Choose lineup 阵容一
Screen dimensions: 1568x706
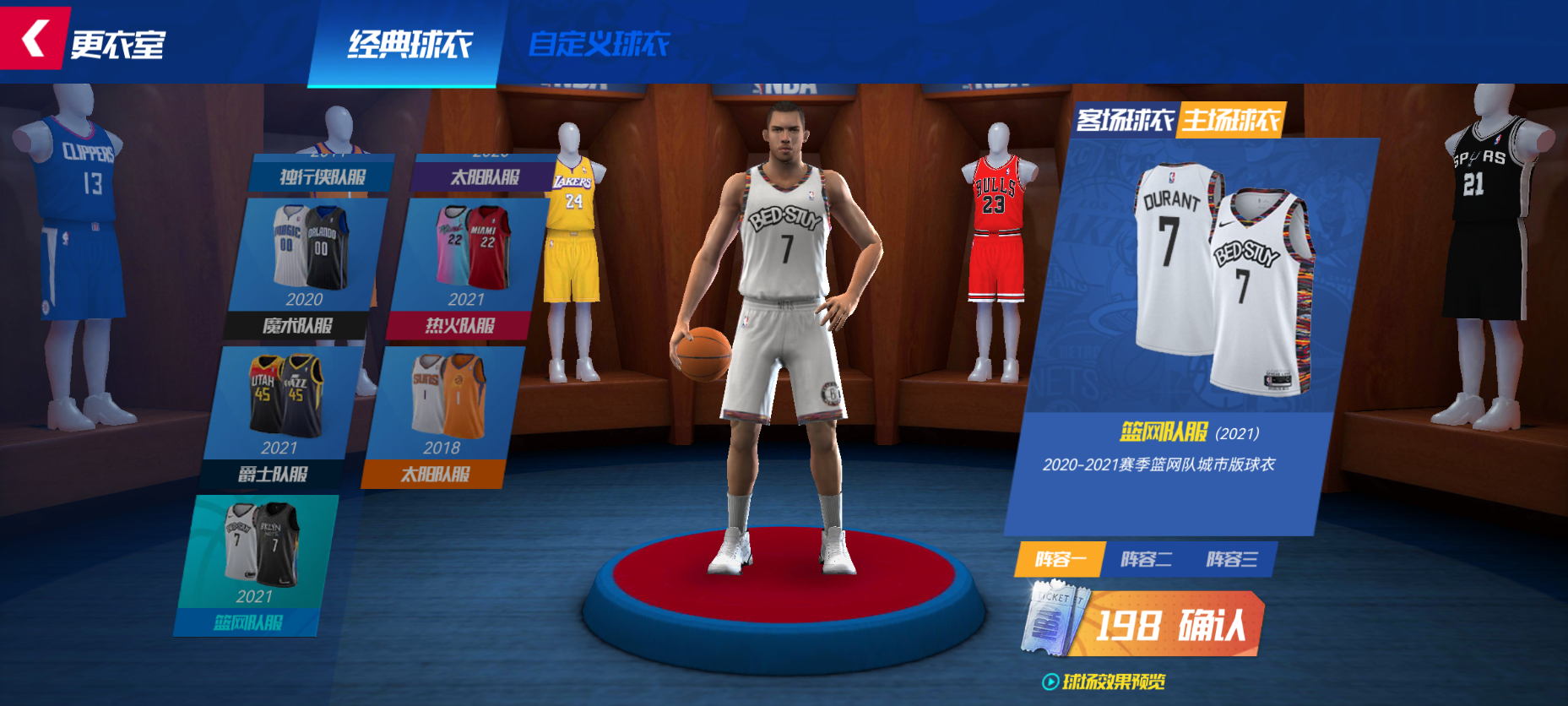[1059, 559]
